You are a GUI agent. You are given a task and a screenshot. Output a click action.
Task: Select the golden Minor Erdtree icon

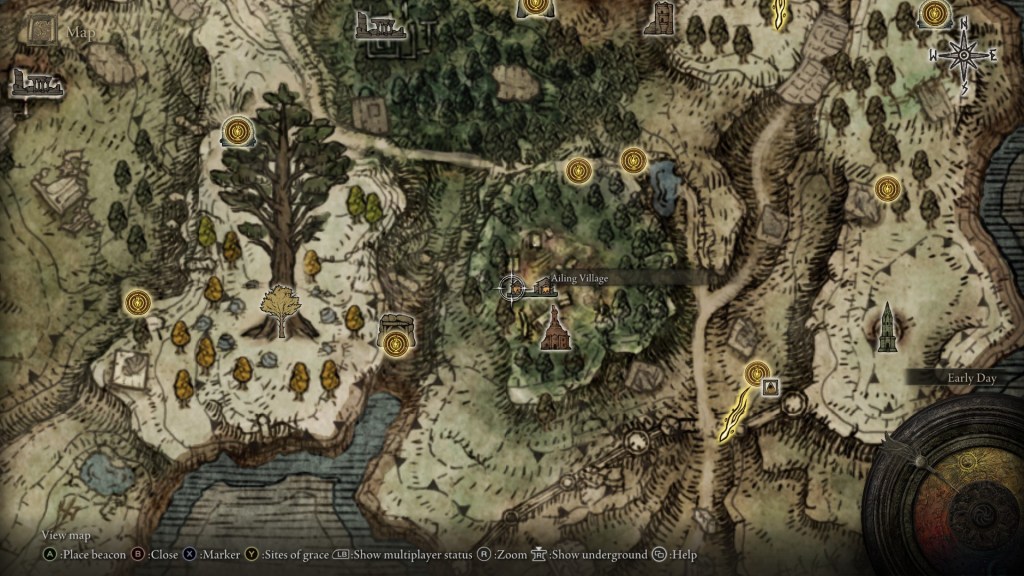[x=280, y=311]
